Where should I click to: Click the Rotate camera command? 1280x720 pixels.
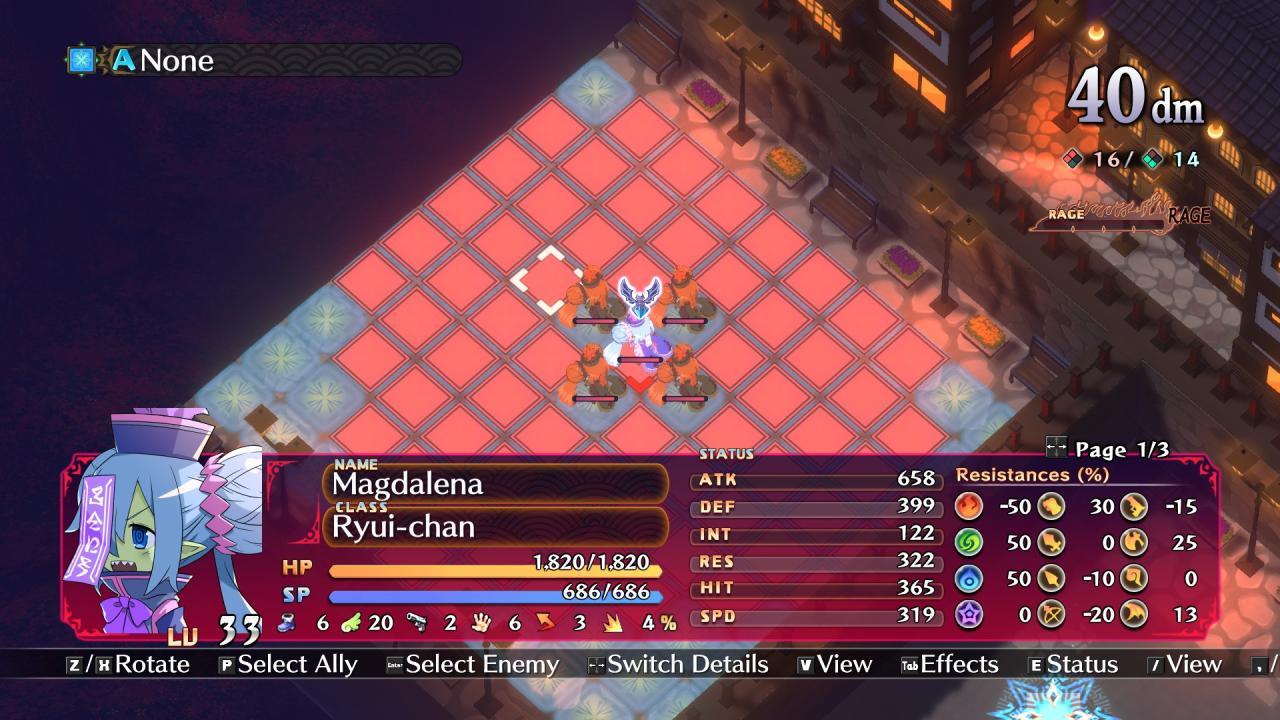click(128, 665)
